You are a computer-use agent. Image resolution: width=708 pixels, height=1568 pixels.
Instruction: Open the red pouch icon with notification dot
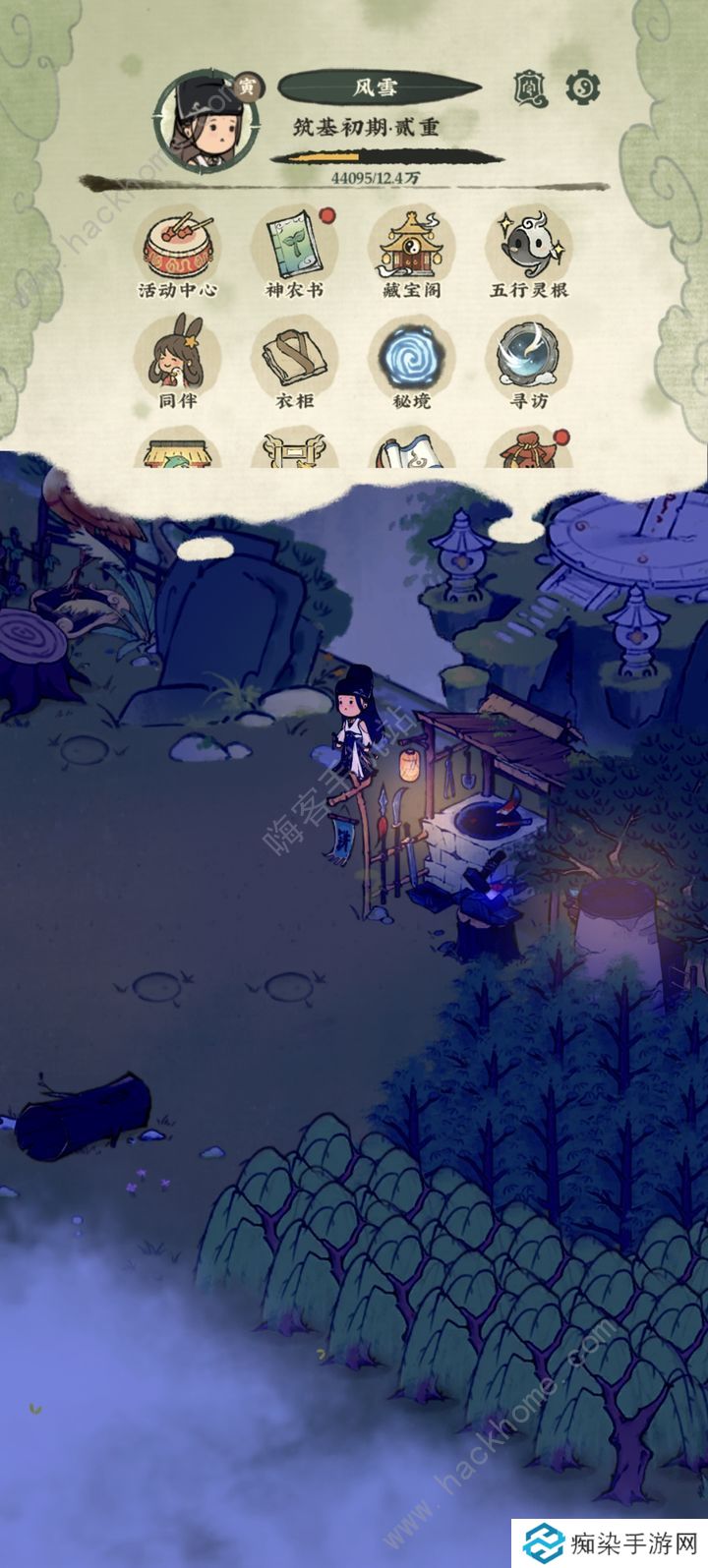tap(529, 451)
